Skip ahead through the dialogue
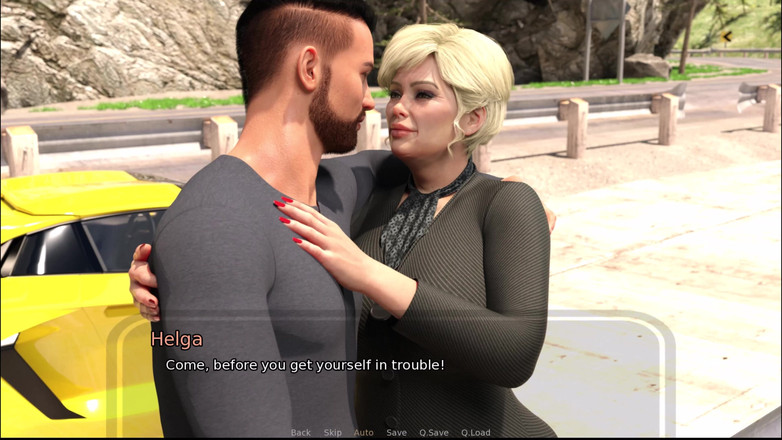Screen dimensions: 782x440 point(332,432)
